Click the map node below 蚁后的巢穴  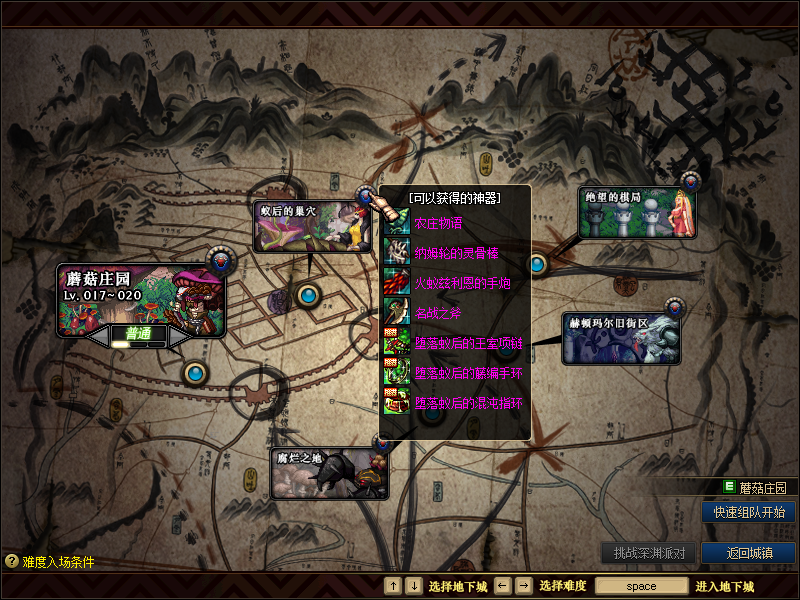pos(308,294)
